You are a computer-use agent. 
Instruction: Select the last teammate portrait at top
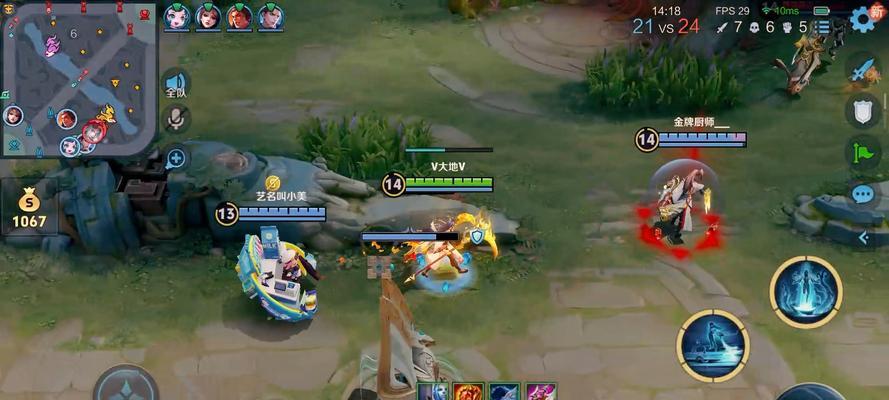click(x=270, y=17)
